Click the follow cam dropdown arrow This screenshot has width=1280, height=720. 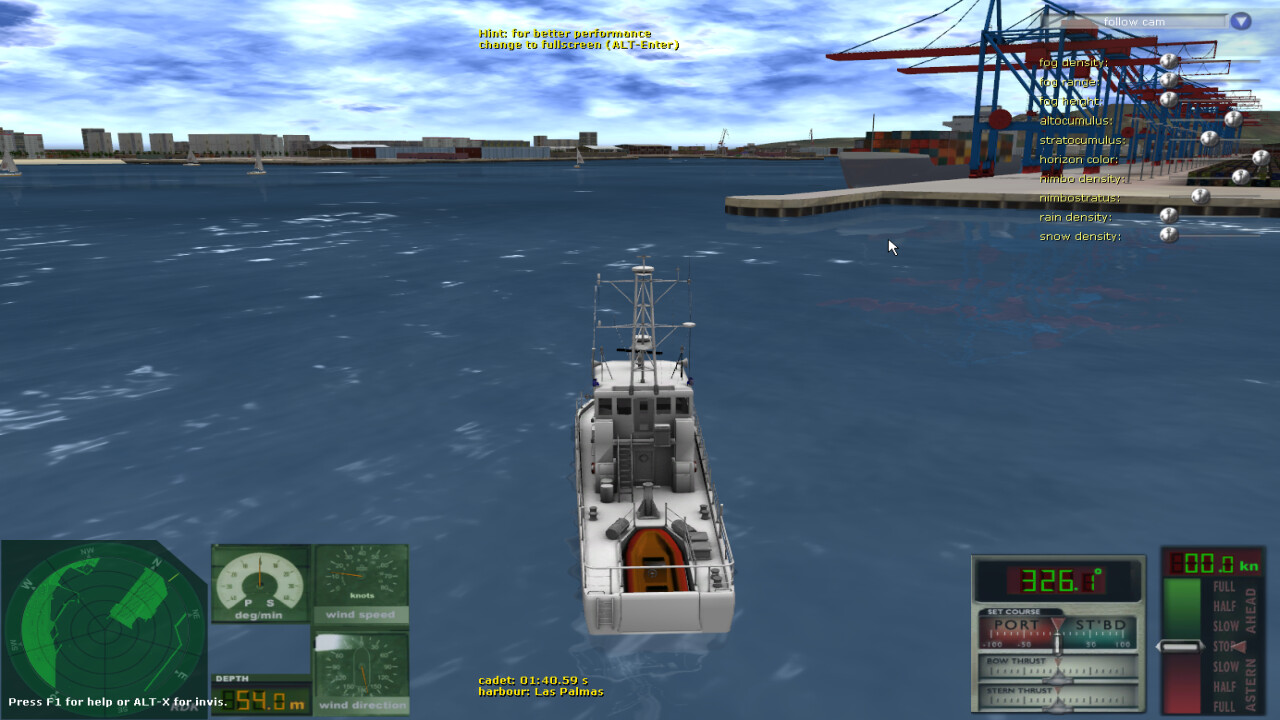click(x=1238, y=21)
